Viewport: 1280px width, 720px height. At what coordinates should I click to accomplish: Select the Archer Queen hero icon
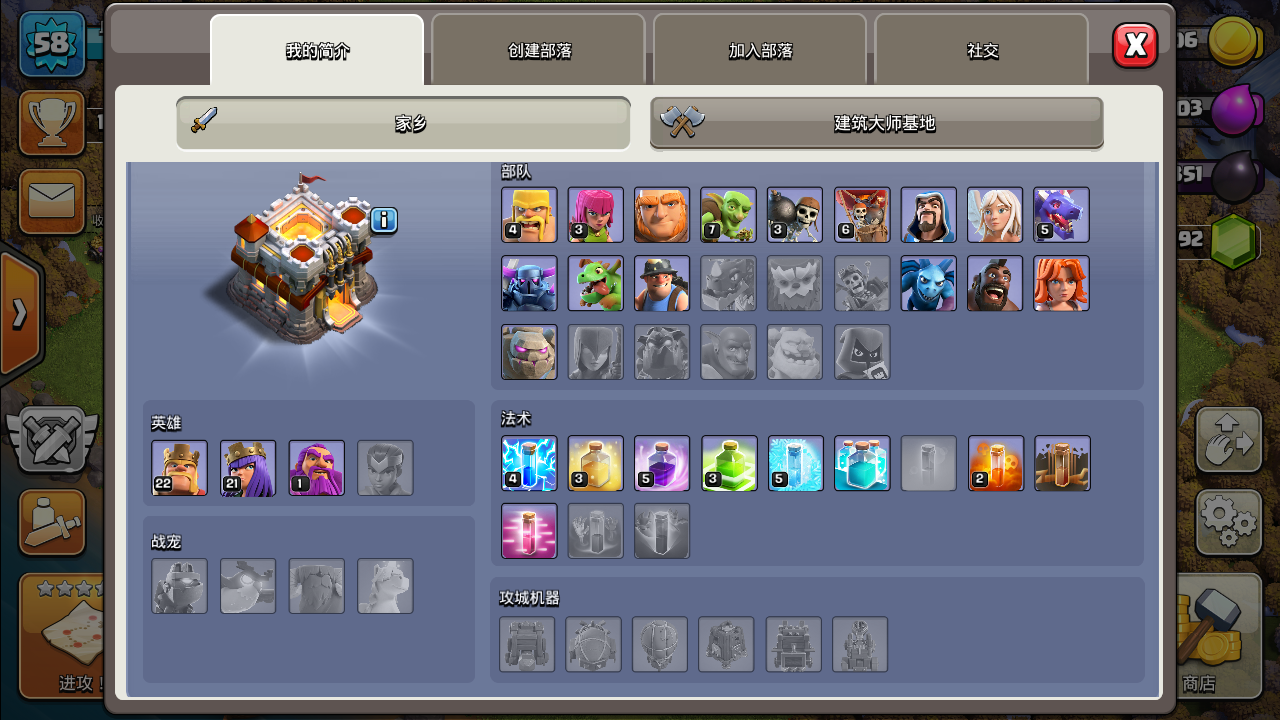248,468
